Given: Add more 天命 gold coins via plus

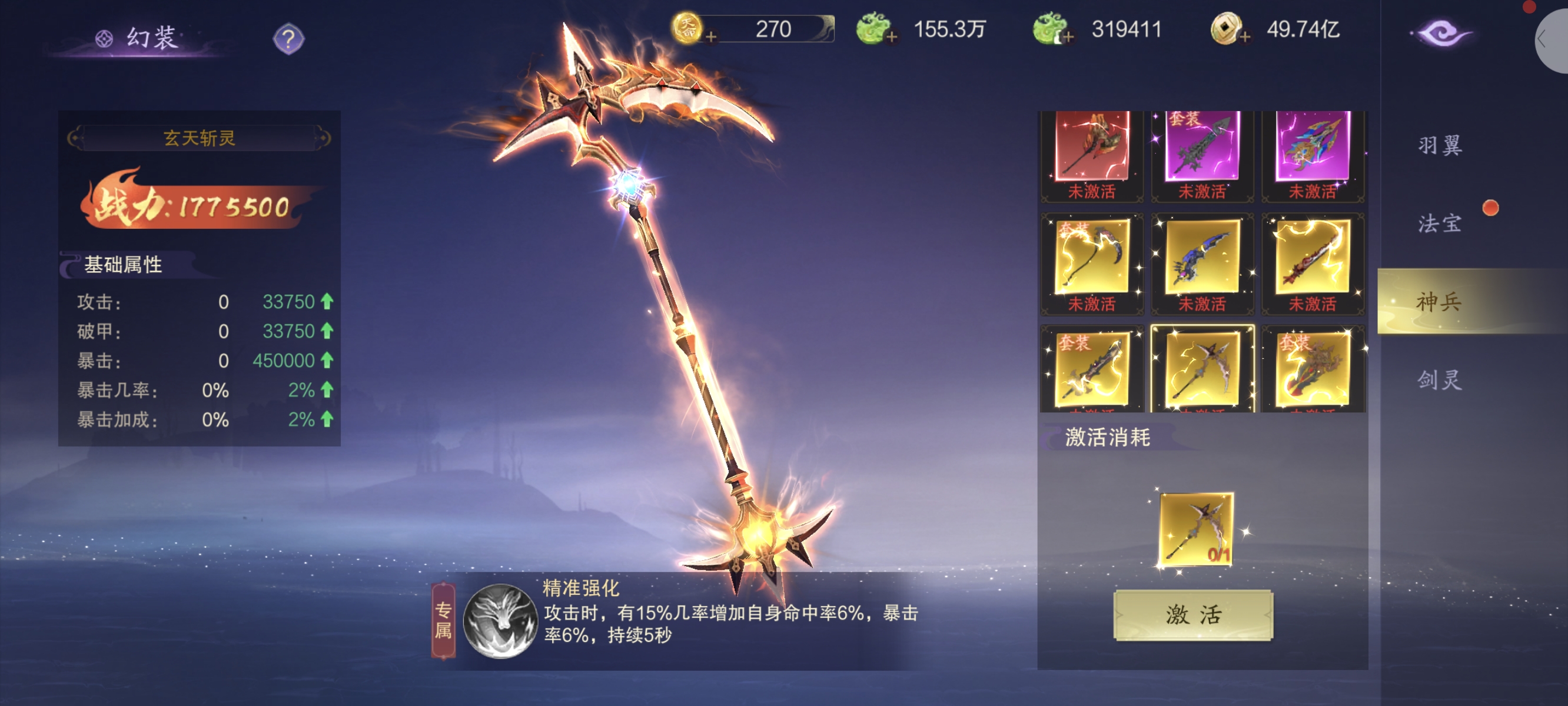Looking at the screenshot, I should coord(710,37).
